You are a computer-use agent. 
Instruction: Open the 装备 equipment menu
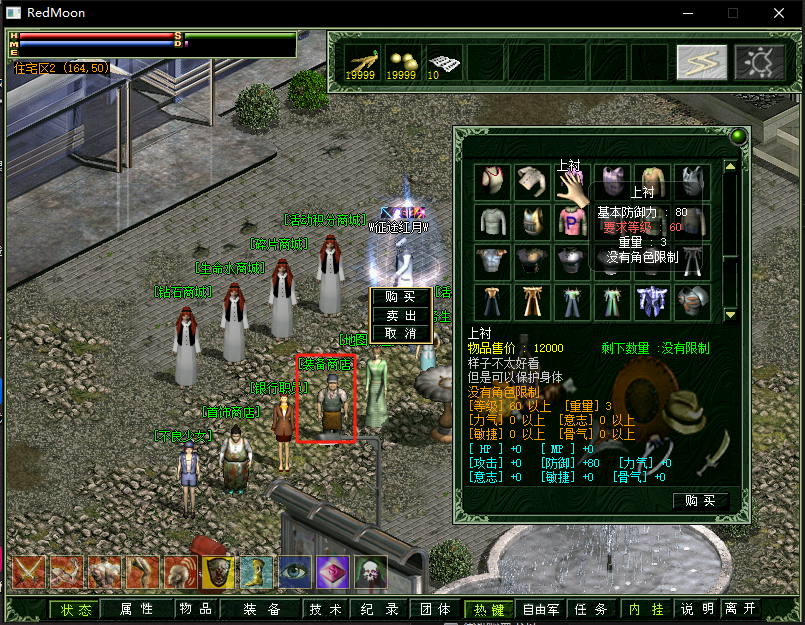[261, 609]
